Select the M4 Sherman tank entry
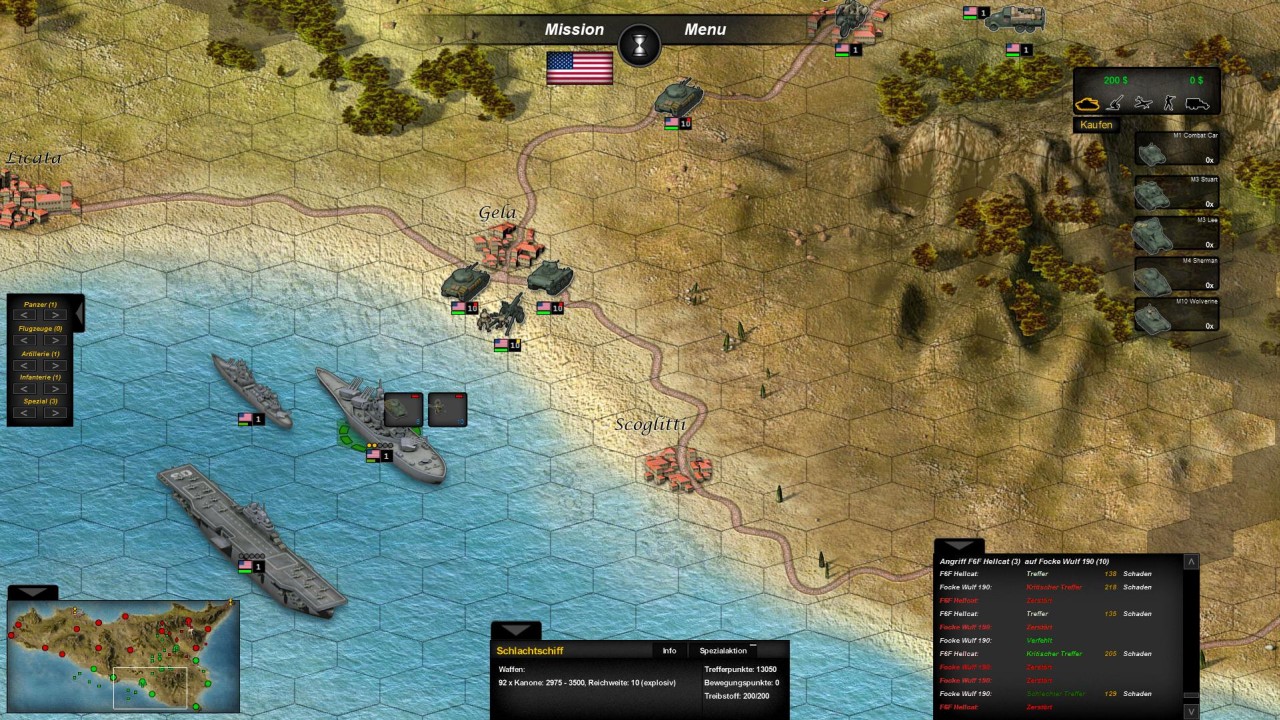This screenshot has width=1280, height=720. pos(1177,274)
